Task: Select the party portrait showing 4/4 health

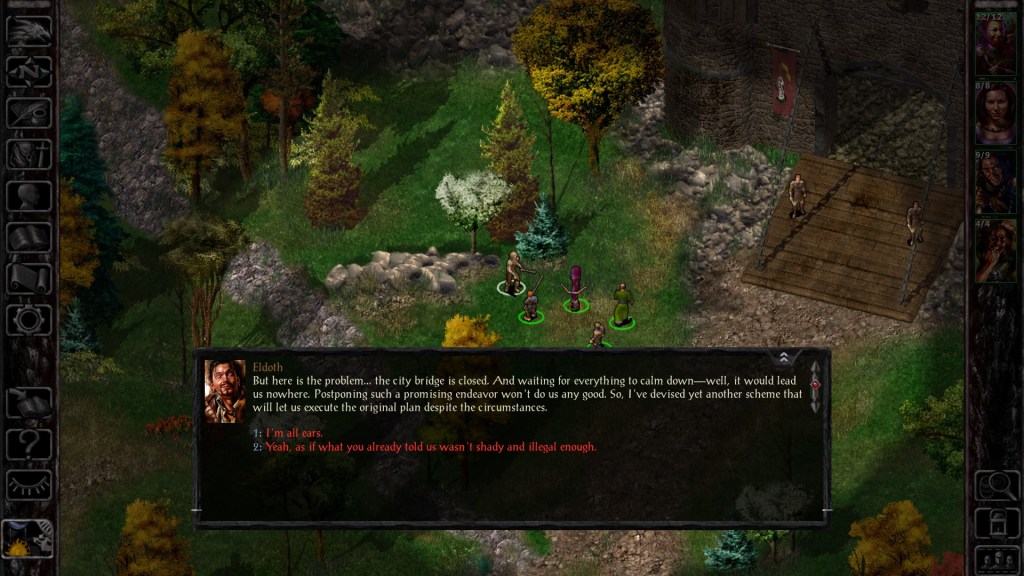Action: (995, 251)
